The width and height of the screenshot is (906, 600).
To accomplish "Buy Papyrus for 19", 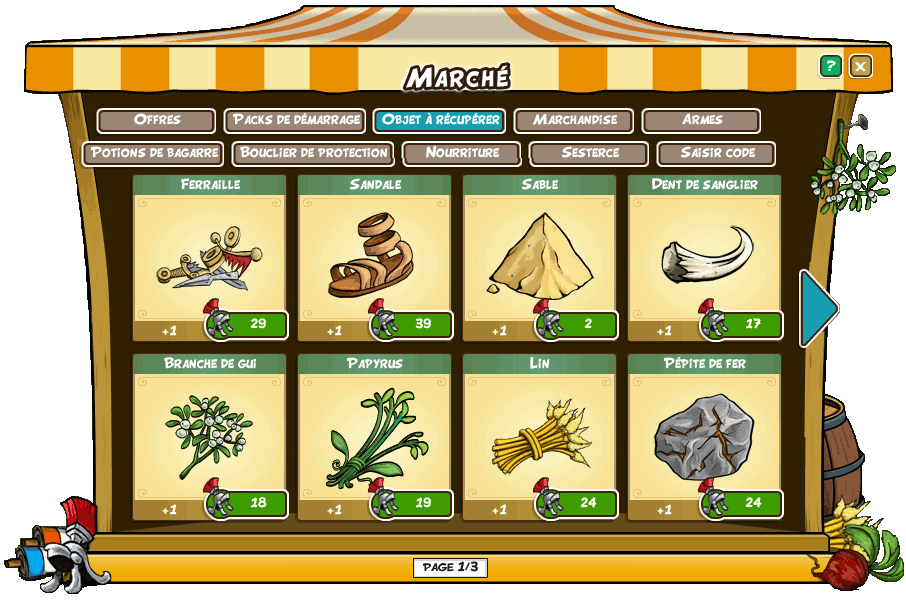I will coord(413,503).
